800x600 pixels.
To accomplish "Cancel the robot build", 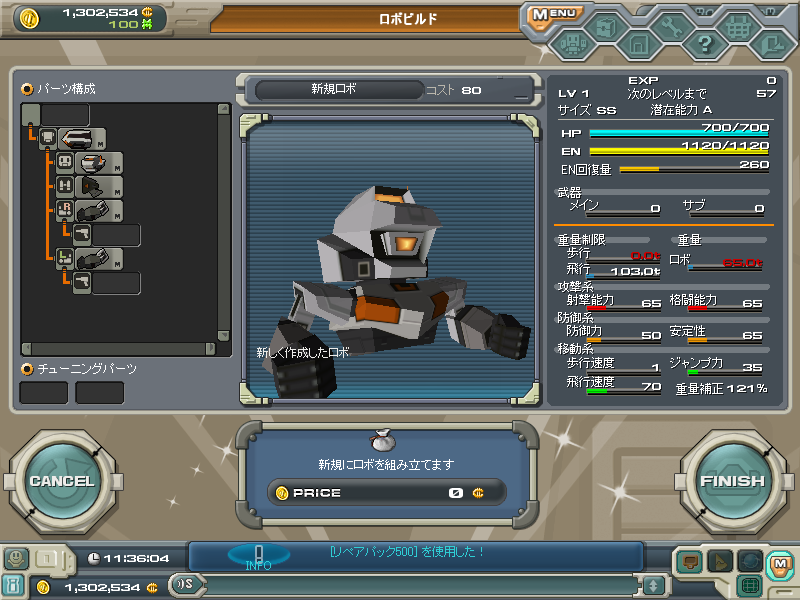I will pyautogui.click(x=62, y=481).
